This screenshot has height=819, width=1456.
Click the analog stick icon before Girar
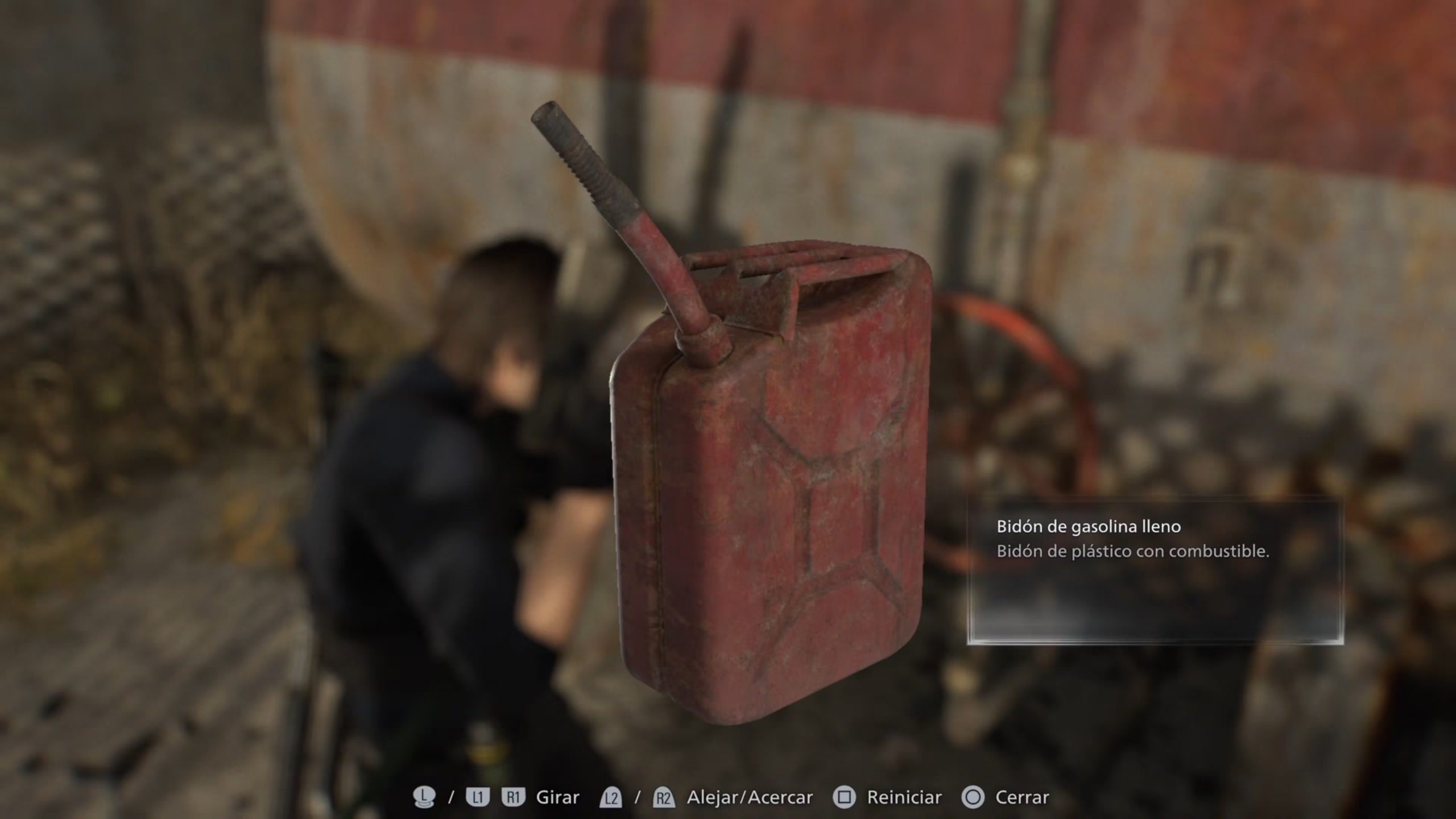tap(424, 796)
